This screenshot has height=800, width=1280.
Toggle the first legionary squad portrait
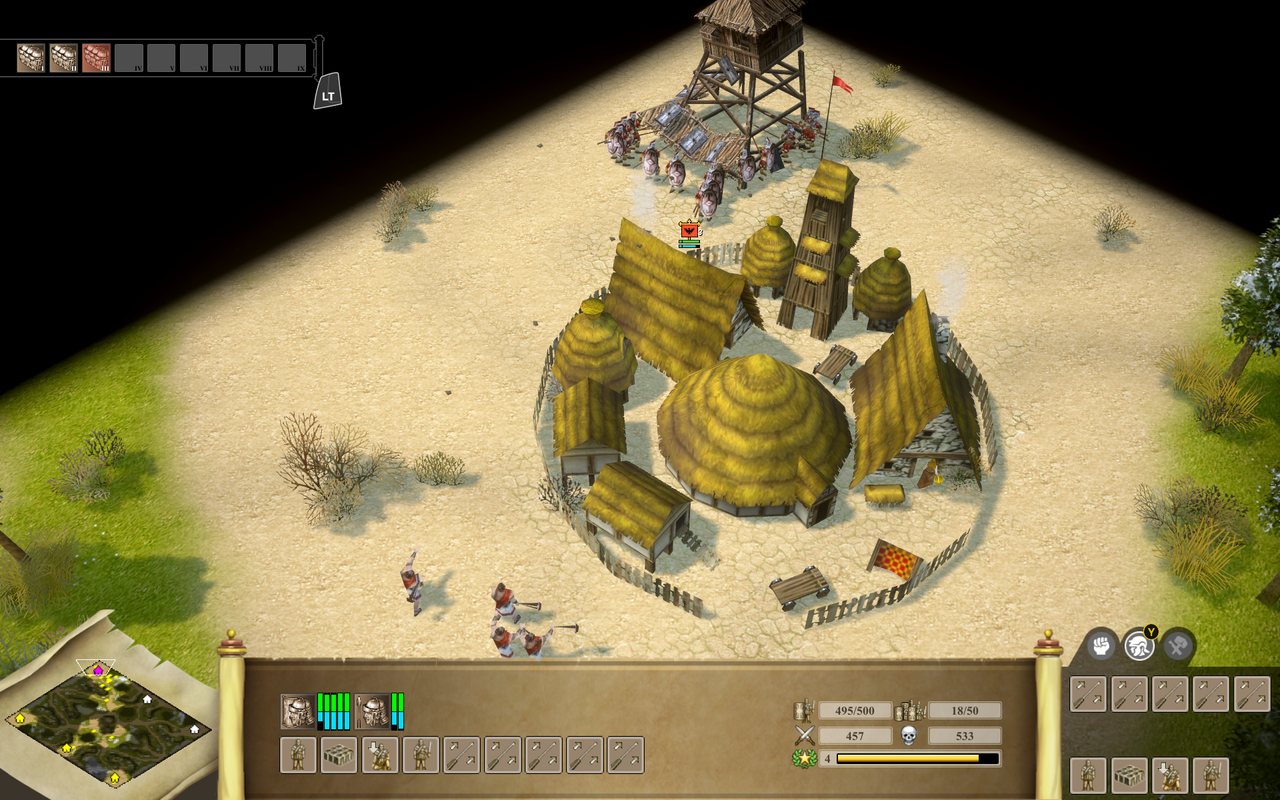[x=297, y=711]
